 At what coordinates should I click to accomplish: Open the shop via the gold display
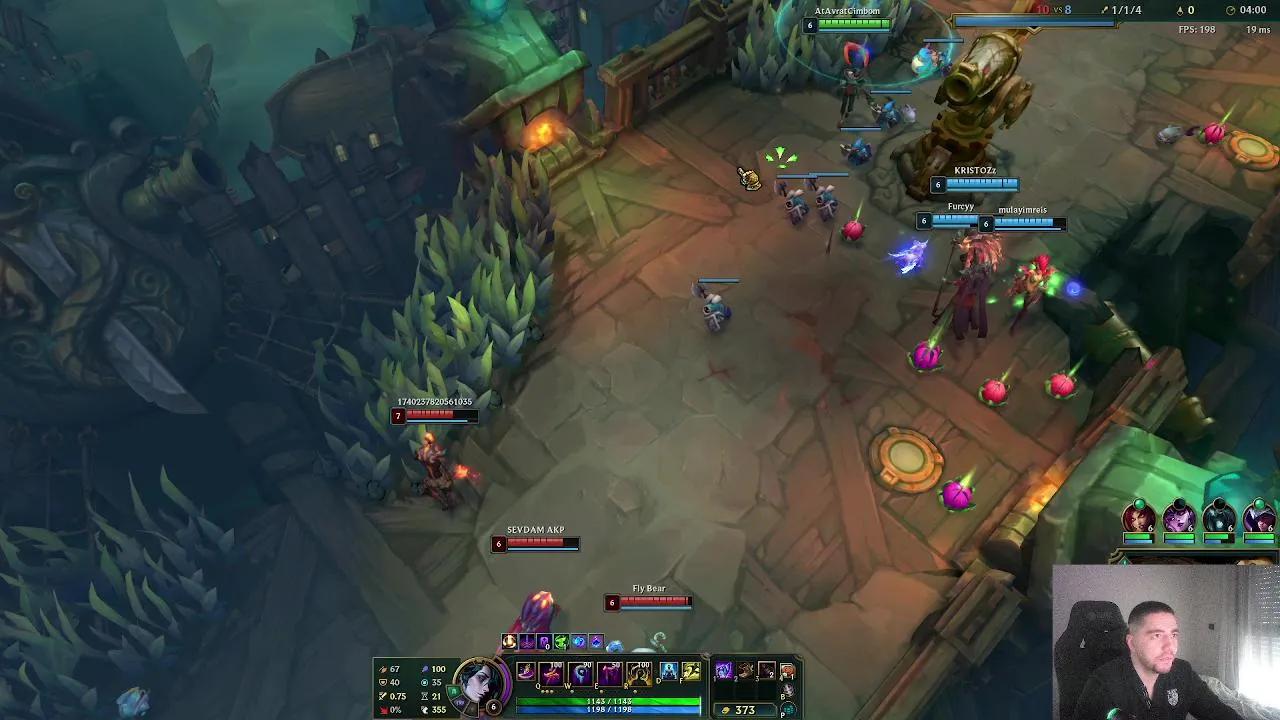pyautogui.click(x=748, y=709)
